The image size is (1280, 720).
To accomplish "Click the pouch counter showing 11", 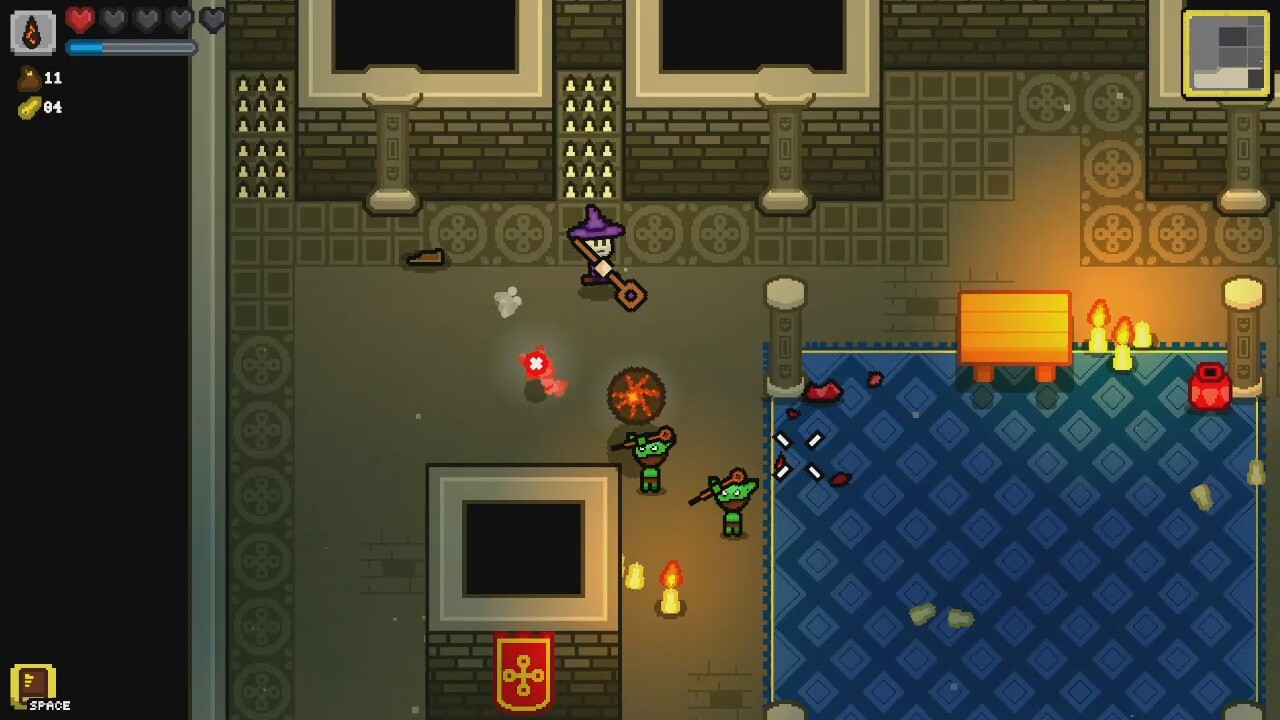I will pyautogui.click(x=55, y=79).
